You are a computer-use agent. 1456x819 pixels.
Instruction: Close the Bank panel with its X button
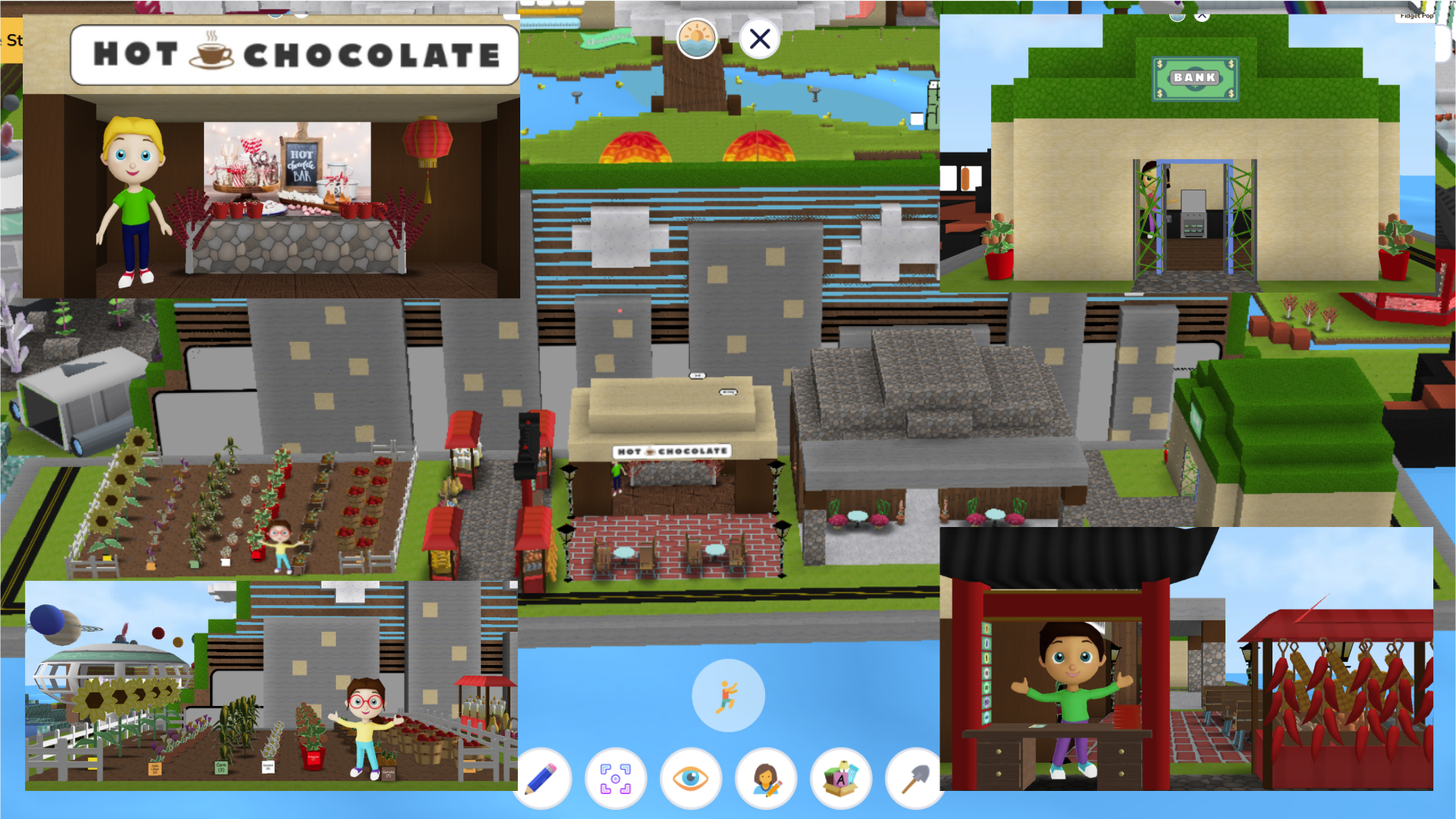(x=1203, y=14)
